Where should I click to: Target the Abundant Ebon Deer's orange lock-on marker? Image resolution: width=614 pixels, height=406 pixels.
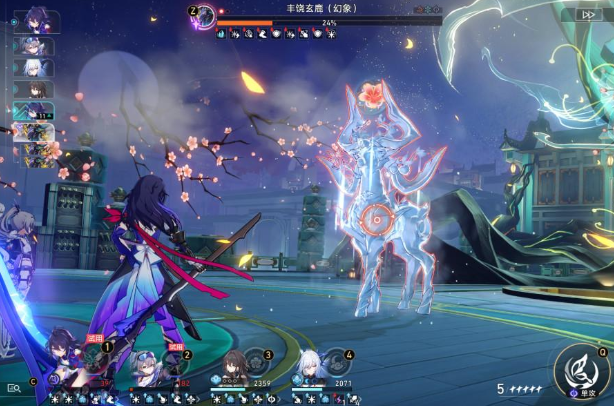[x=377, y=216]
